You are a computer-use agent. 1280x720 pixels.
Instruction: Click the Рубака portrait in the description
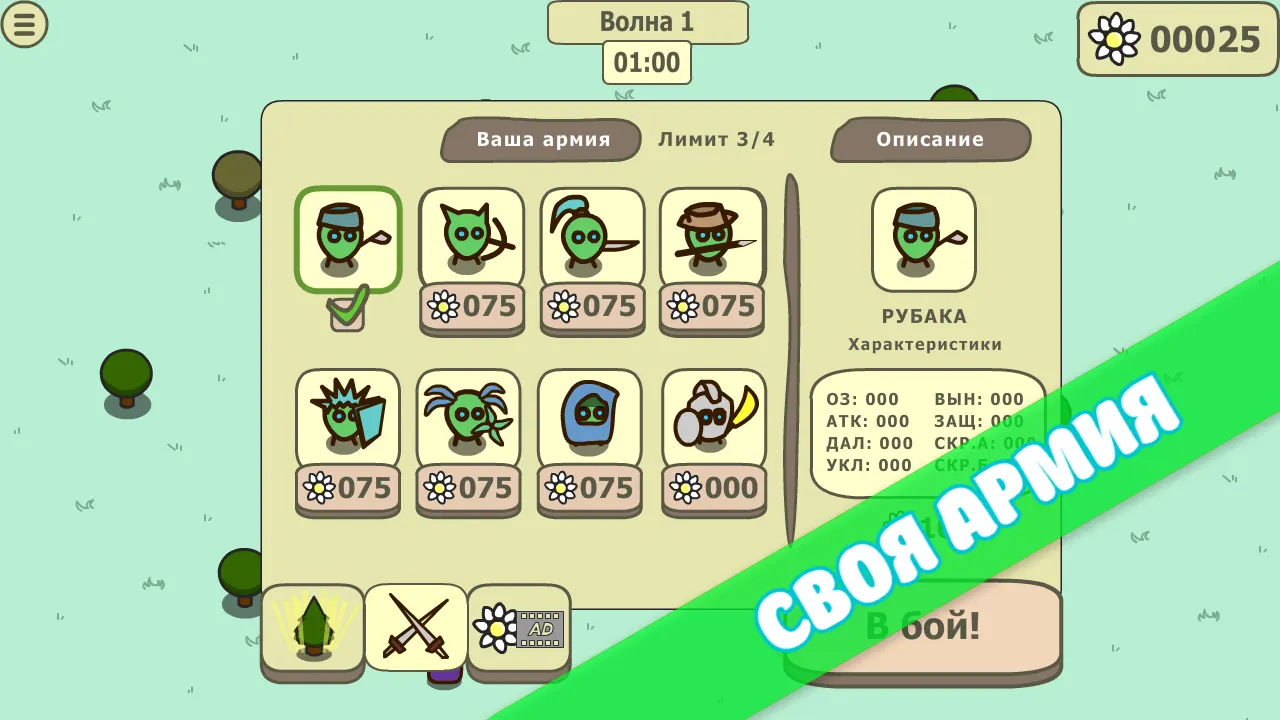pyautogui.click(x=923, y=240)
